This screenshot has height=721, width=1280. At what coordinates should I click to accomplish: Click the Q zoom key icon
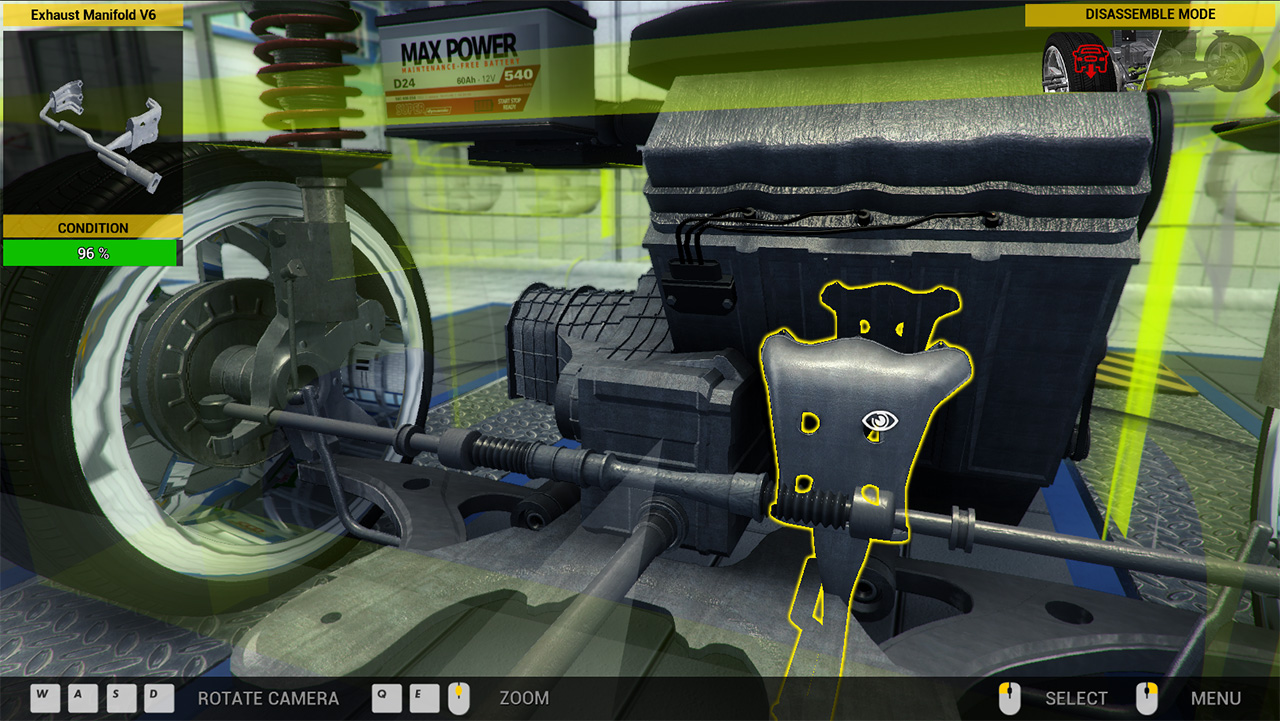pos(386,698)
